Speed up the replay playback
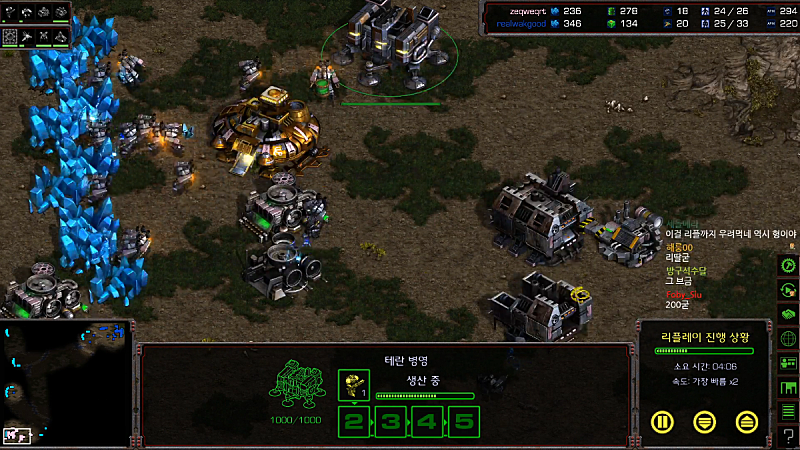 (x=746, y=421)
